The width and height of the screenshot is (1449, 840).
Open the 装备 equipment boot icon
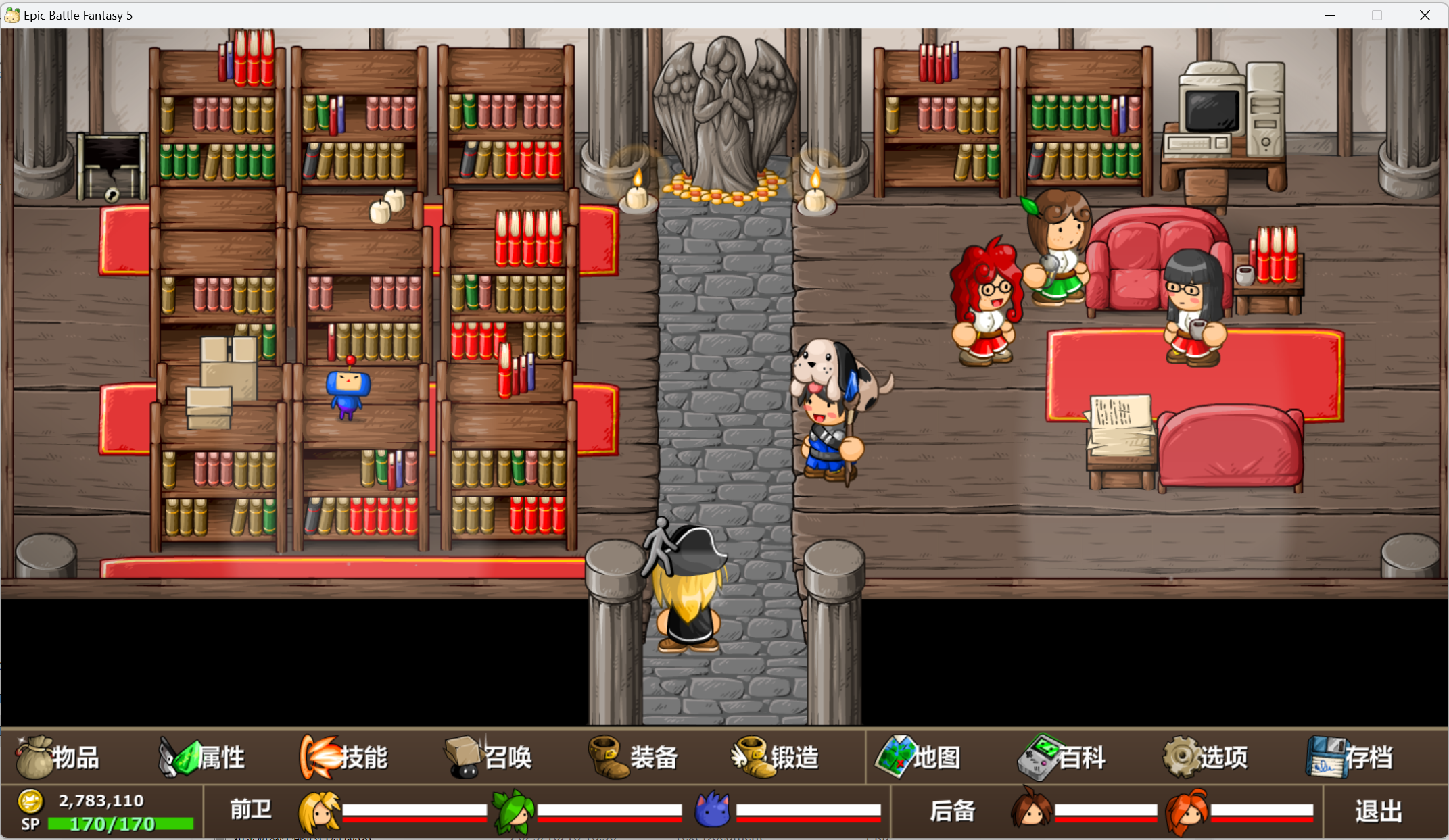609,758
